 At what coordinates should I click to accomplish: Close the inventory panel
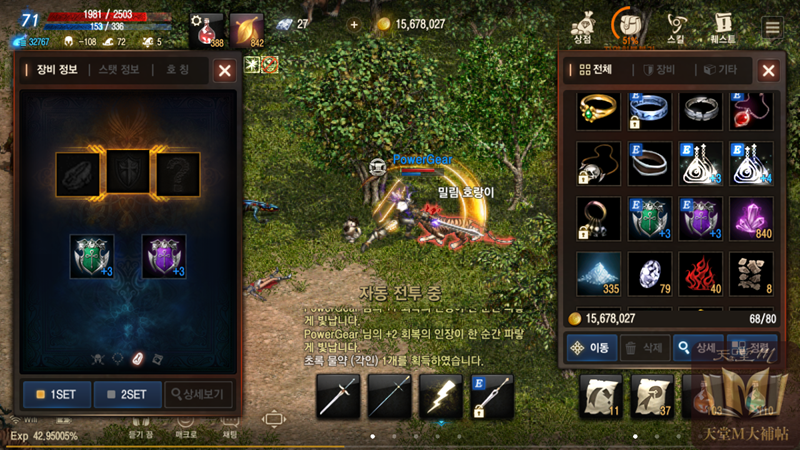point(768,70)
